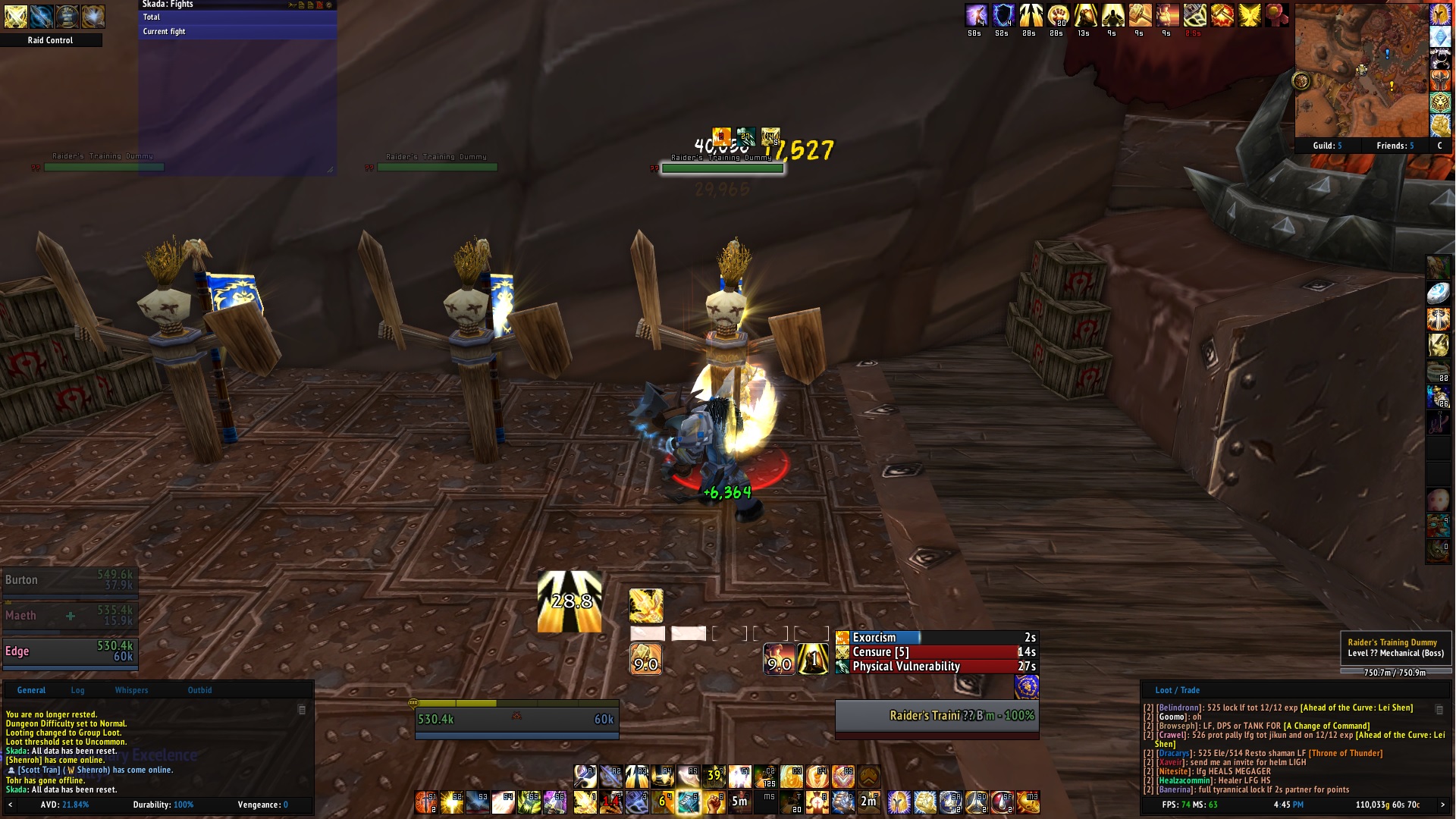Image resolution: width=1456 pixels, height=819 pixels.
Task: Activate the glowing hammer ability on key 5
Action: (688, 801)
